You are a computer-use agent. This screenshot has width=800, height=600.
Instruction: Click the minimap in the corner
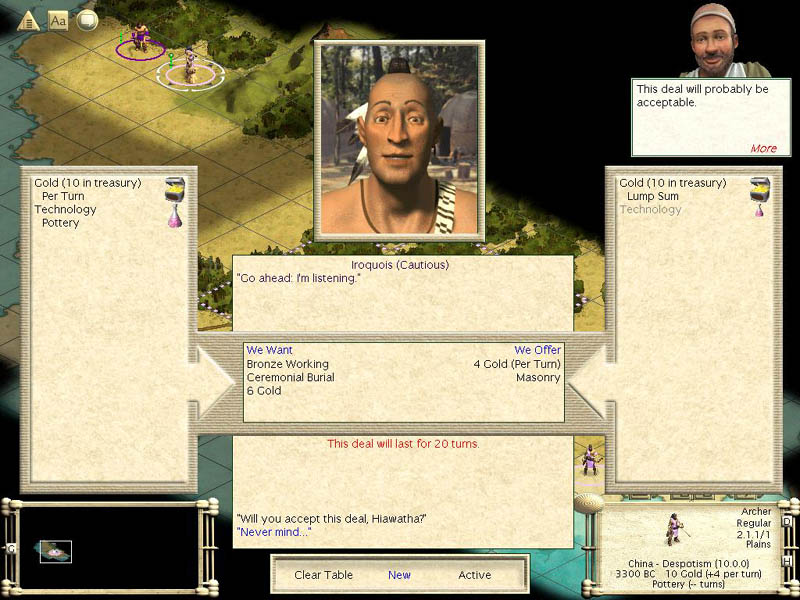(56, 550)
